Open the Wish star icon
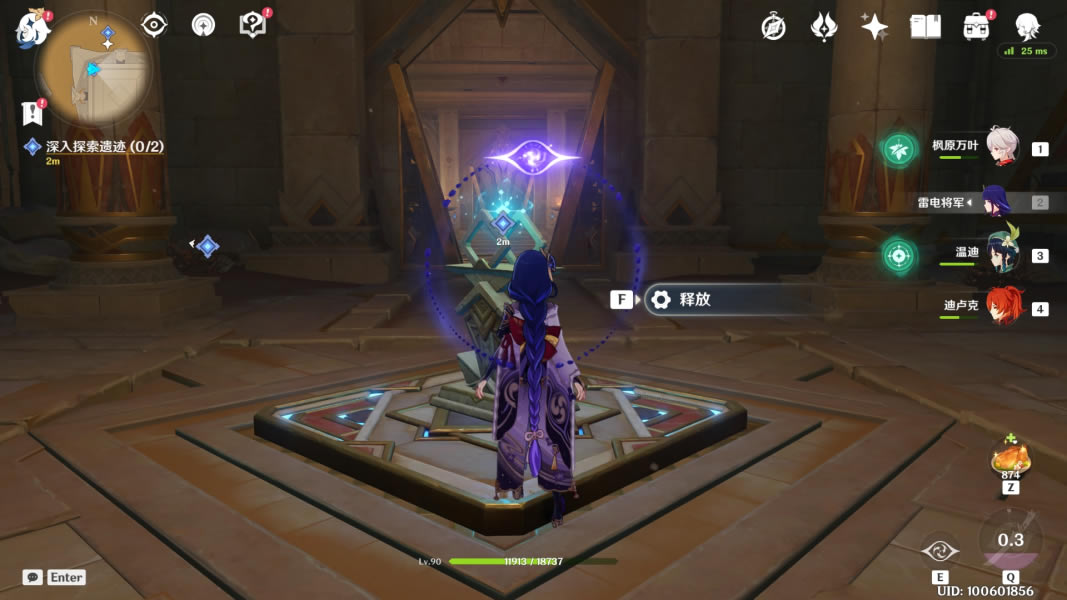Screen dimensions: 1067x600 (874, 27)
